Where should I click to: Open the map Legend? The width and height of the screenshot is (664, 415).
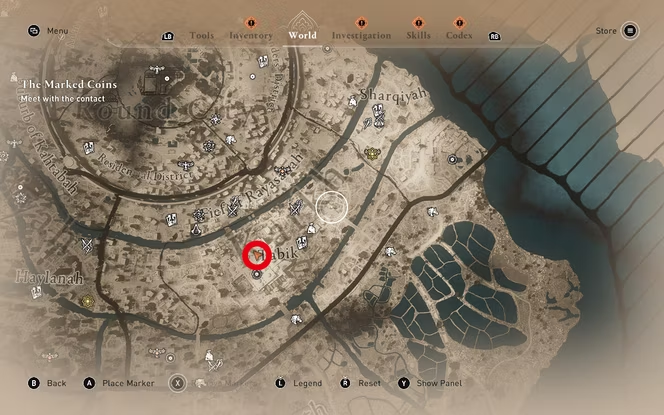pos(298,383)
